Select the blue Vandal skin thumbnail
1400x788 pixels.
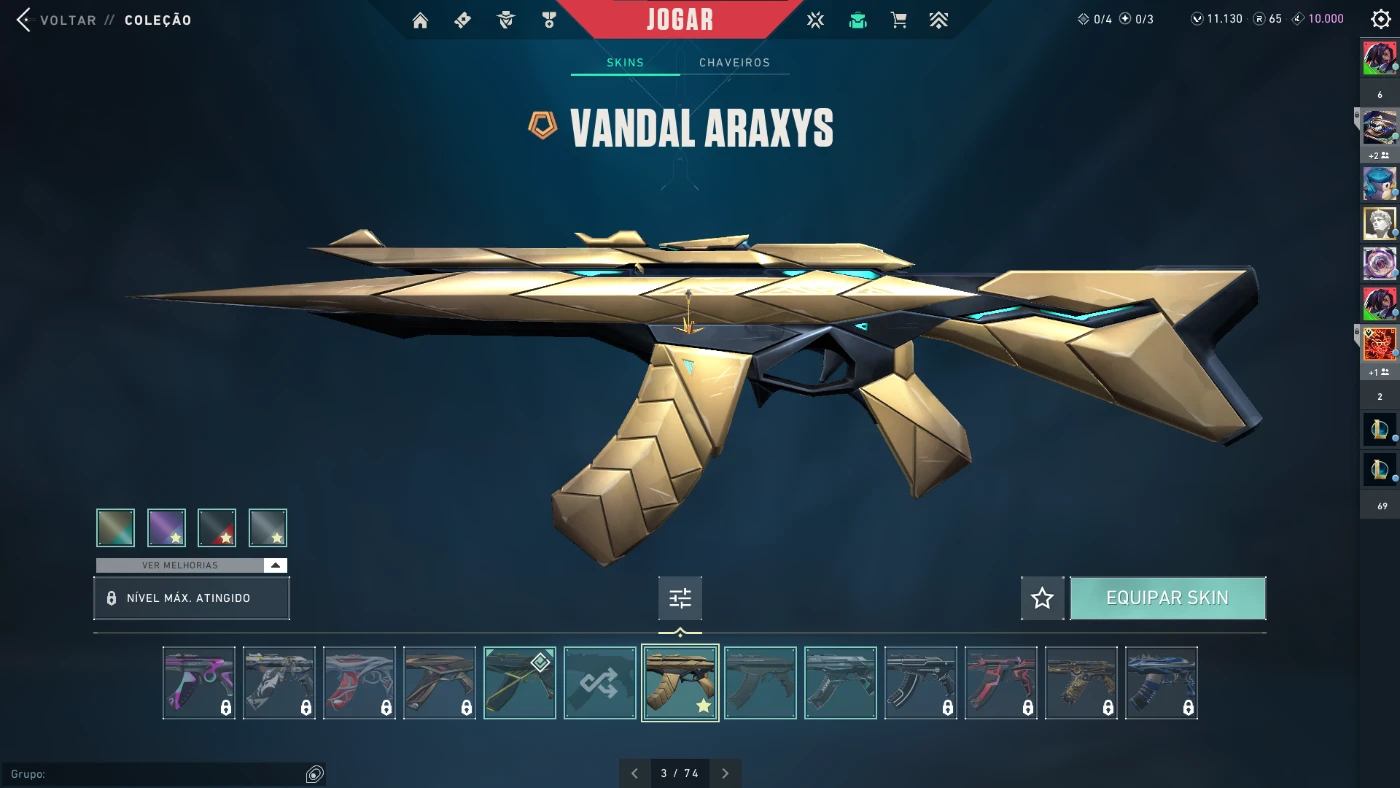tap(1161, 683)
